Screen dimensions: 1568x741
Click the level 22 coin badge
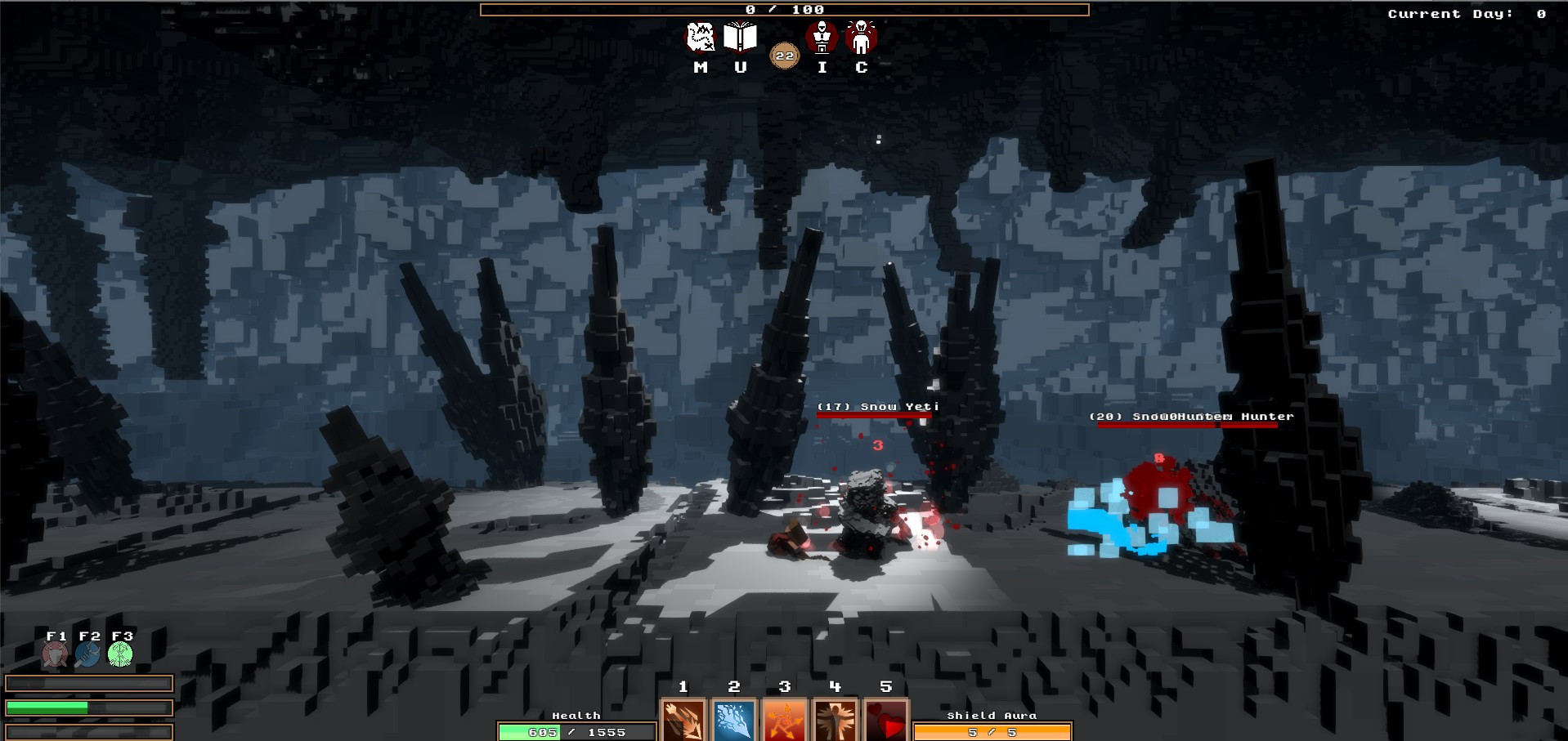tap(785, 56)
